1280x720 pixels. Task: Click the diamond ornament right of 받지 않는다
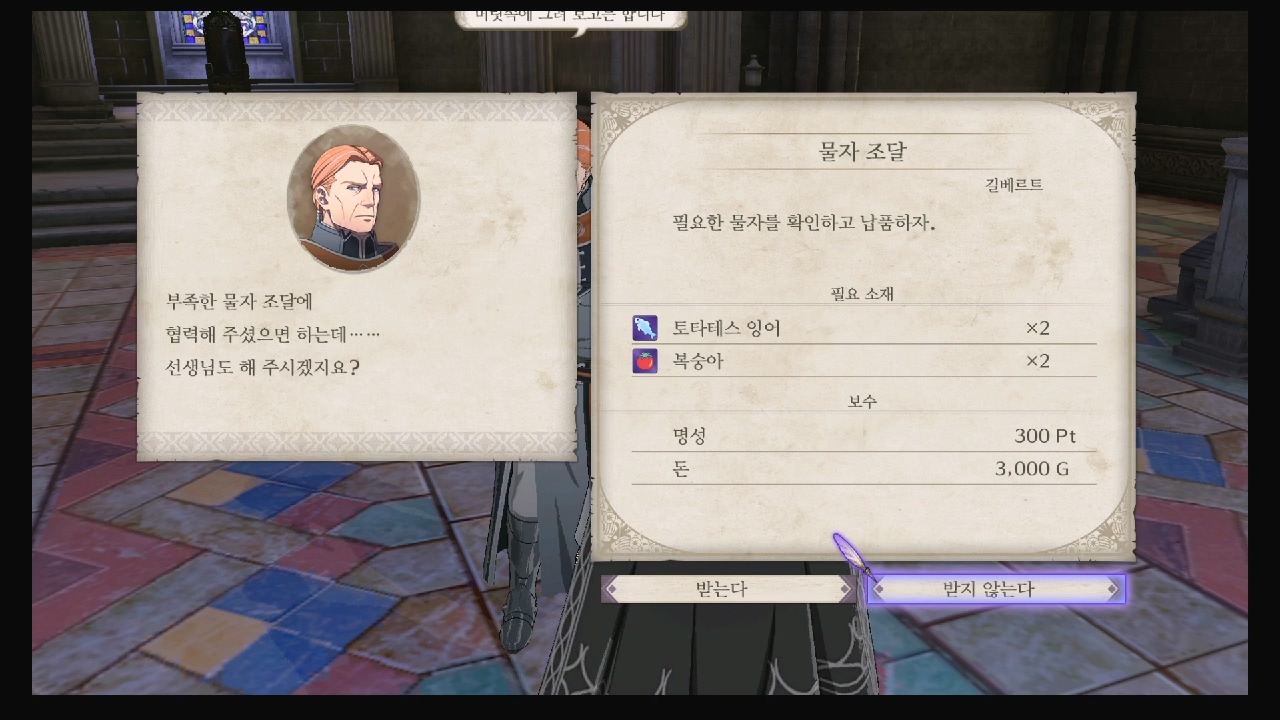[1113, 589]
